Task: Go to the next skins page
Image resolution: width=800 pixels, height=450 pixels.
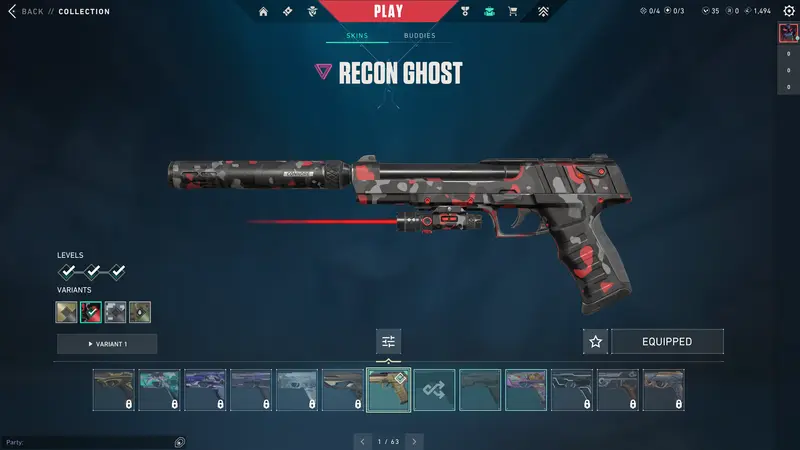Action: (414, 441)
